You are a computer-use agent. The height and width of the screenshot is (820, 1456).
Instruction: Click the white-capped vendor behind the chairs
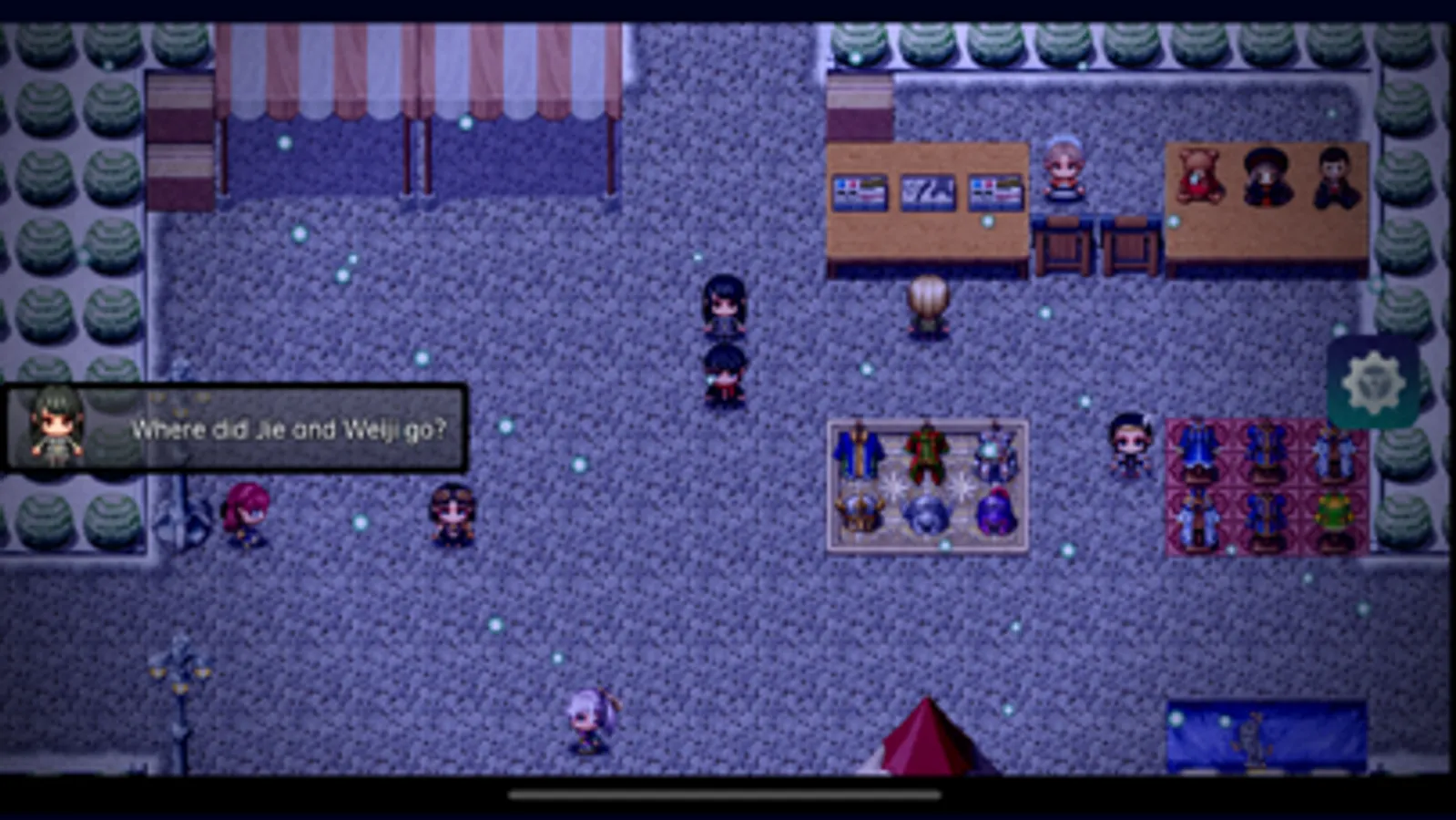[1061, 169]
